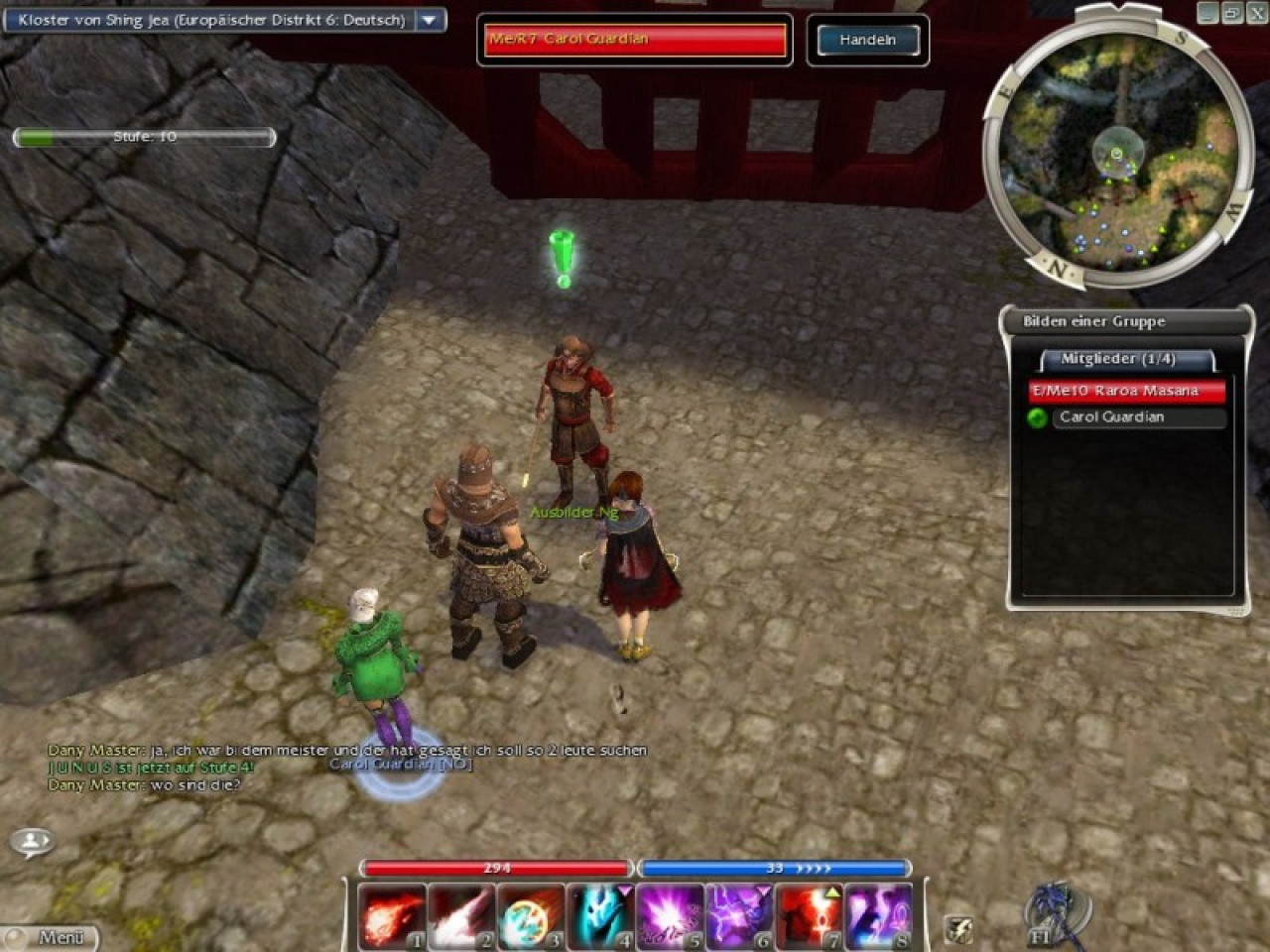Screen dimensions: 1270x952
Task: Activate the cyan spirit skill in slot 4
Action: (x=600, y=914)
